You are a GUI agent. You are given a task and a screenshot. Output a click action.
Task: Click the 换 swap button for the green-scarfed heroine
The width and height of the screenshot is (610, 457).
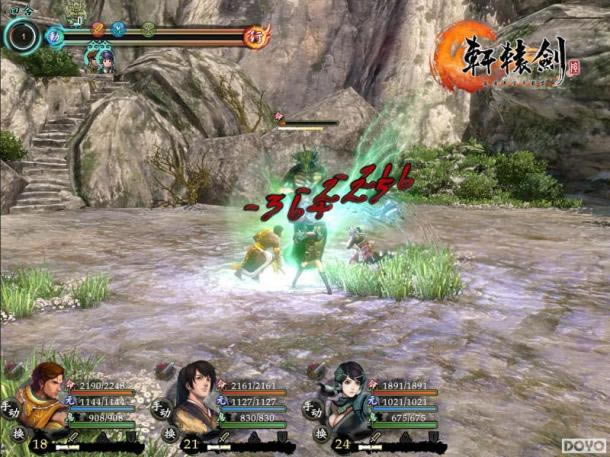point(321,434)
